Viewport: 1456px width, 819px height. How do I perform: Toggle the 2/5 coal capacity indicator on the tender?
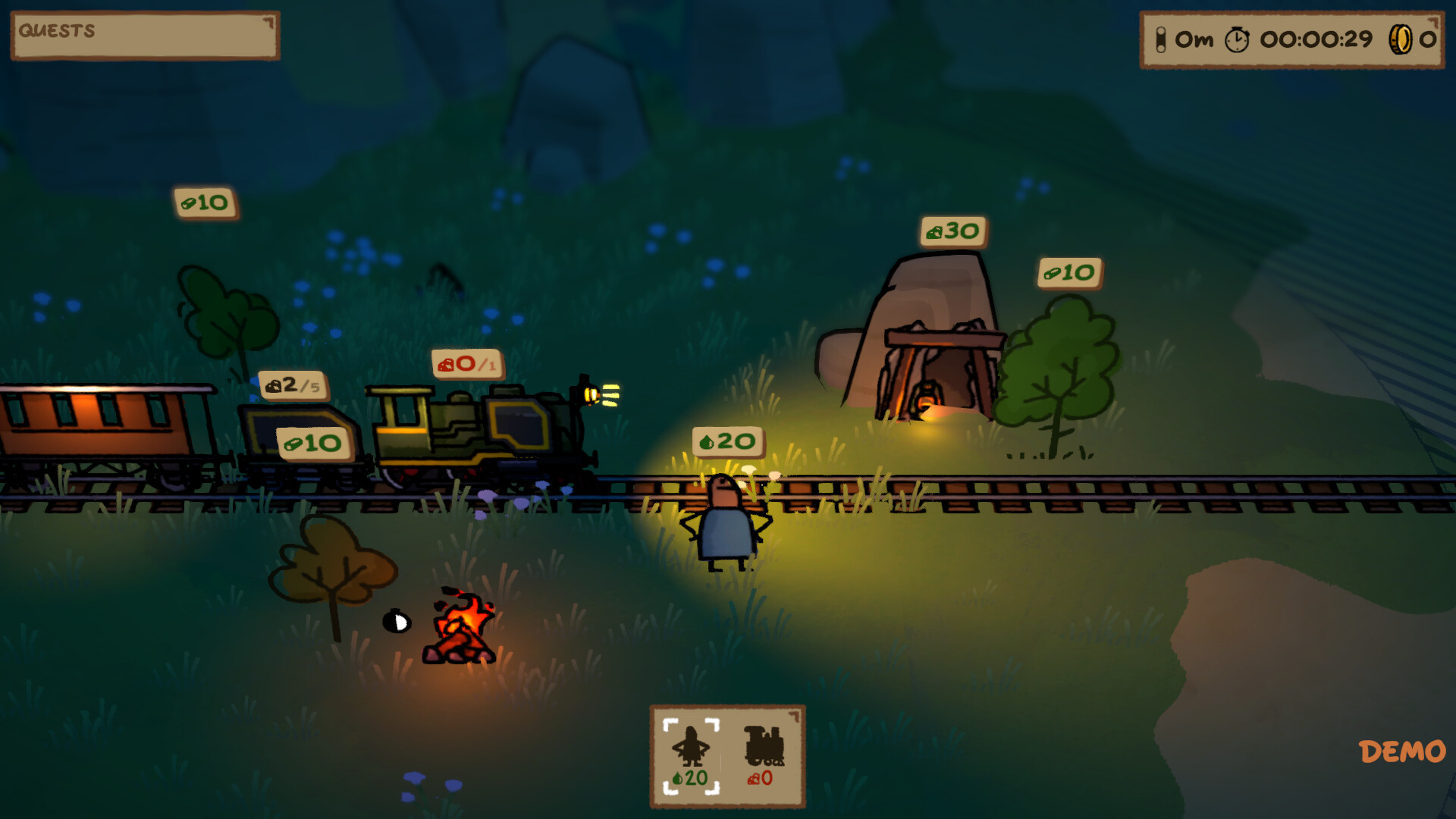[292, 385]
